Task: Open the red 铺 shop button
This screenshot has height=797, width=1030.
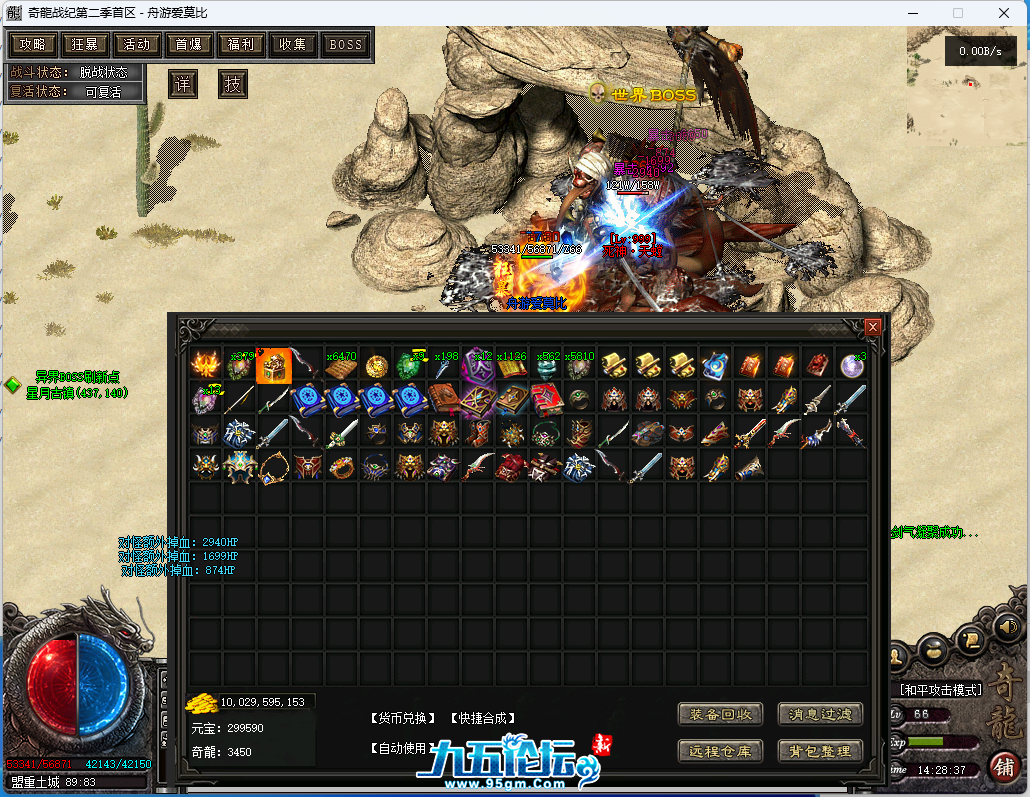Action: (1004, 766)
